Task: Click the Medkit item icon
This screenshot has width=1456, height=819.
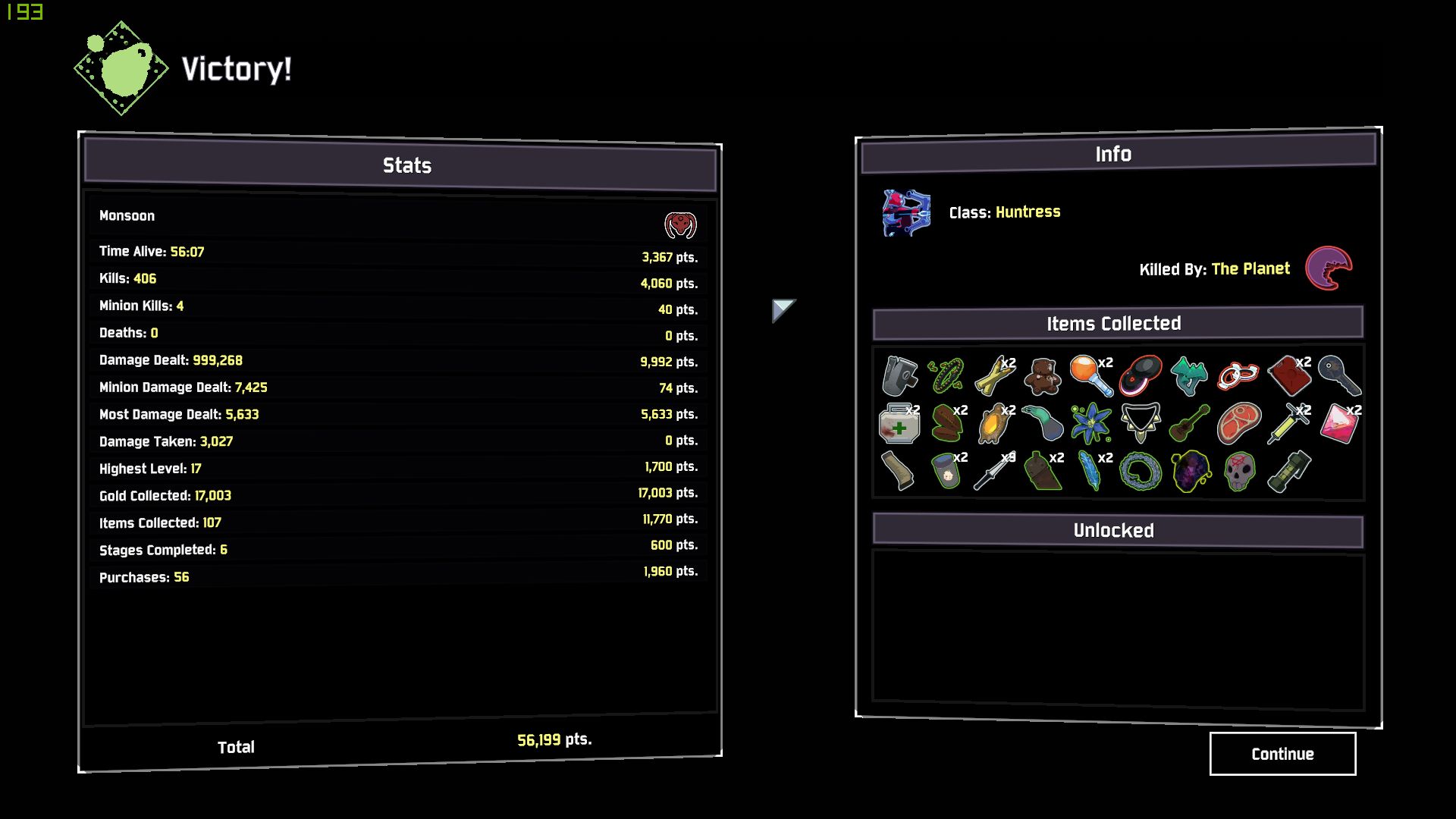Action: 899,425
